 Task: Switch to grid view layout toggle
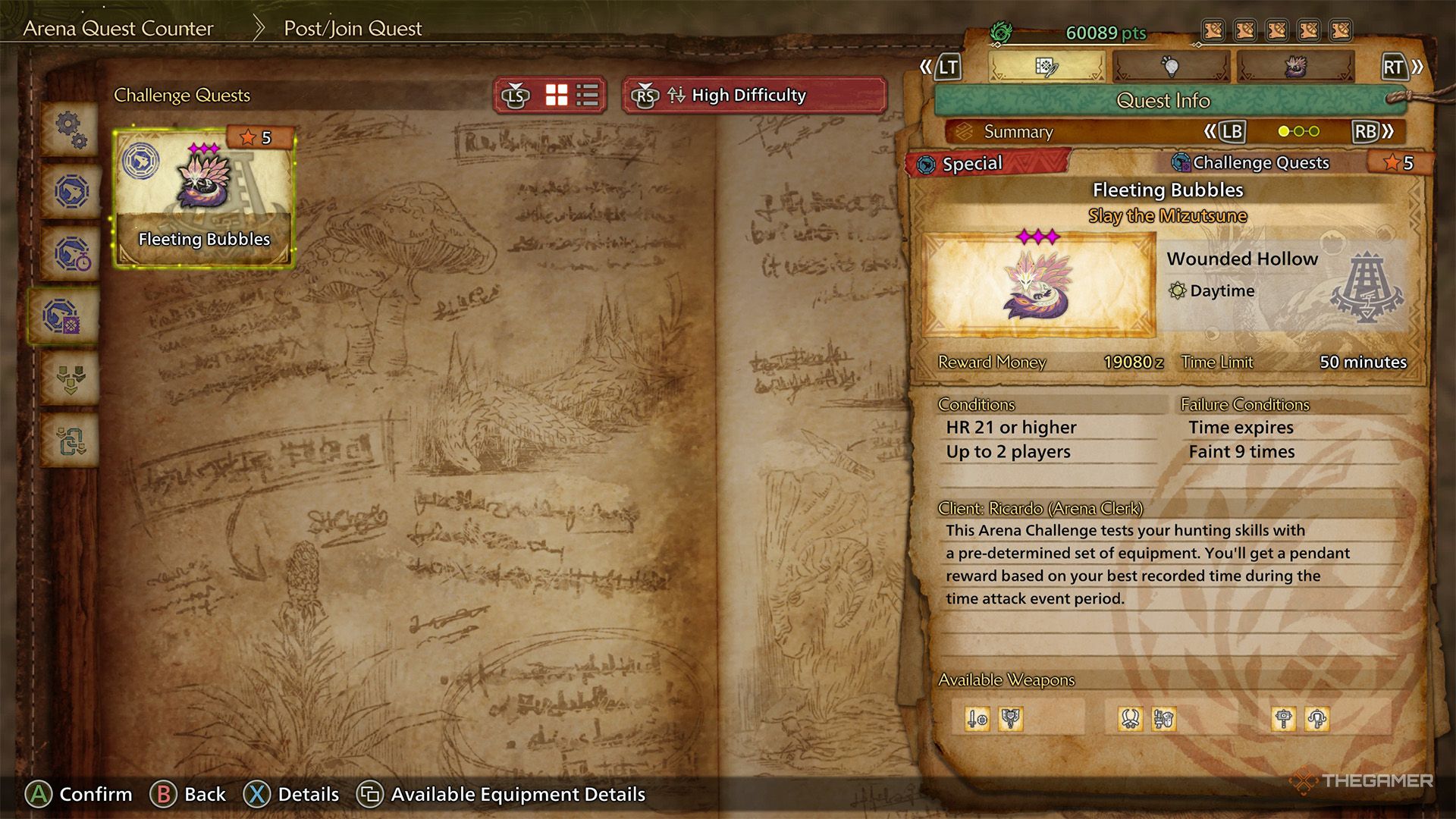point(556,95)
